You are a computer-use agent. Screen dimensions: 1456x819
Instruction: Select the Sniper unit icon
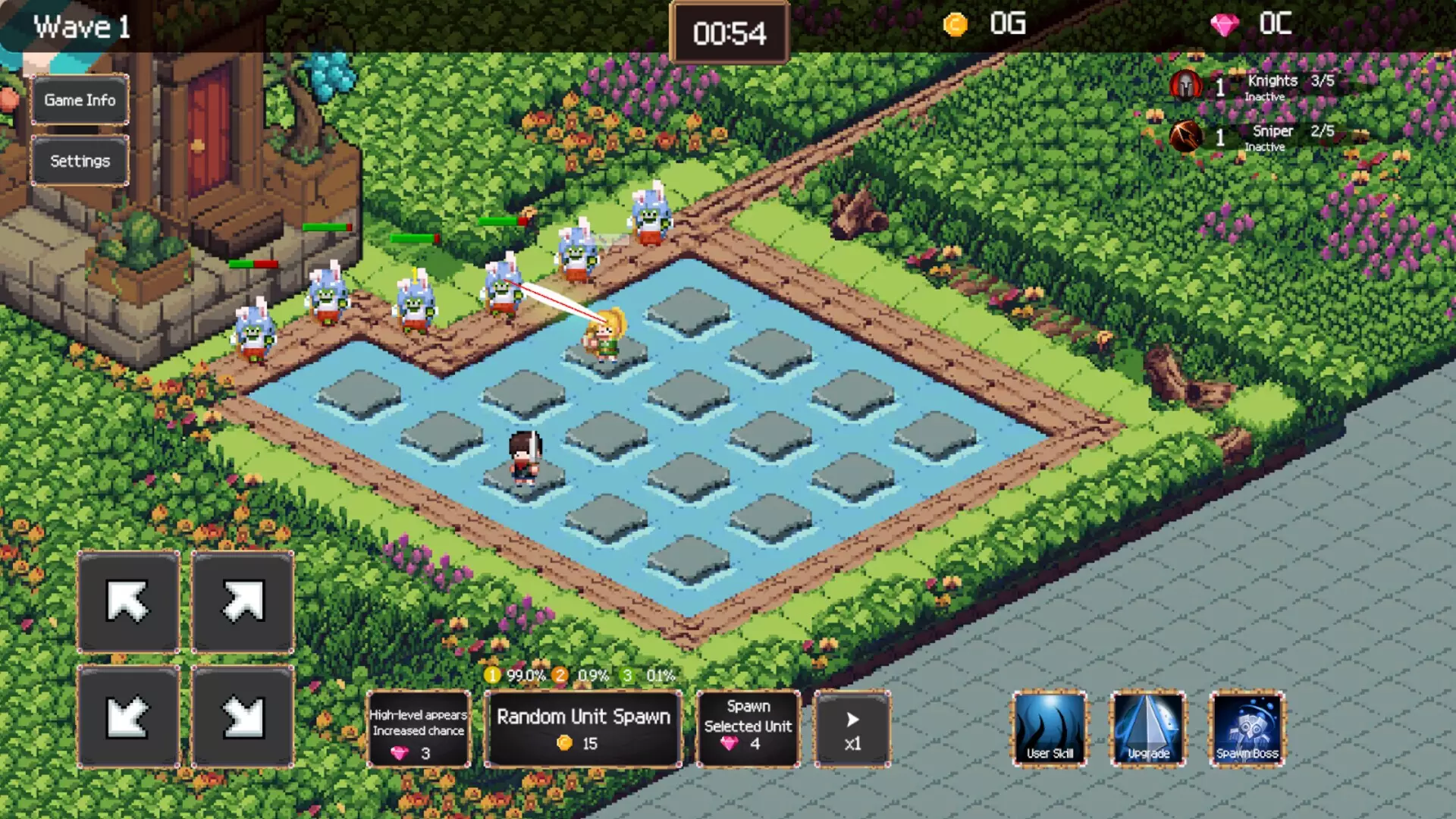[1186, 136]
